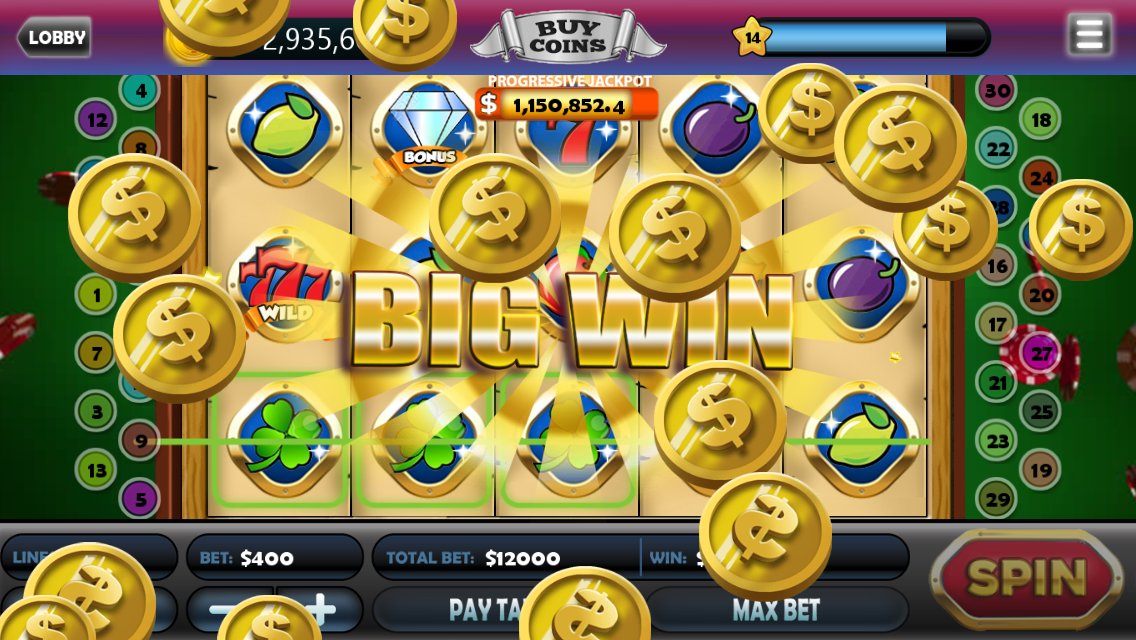The image size is (1136, 640).
Task: Return to the Lobby
Action: 54,38
